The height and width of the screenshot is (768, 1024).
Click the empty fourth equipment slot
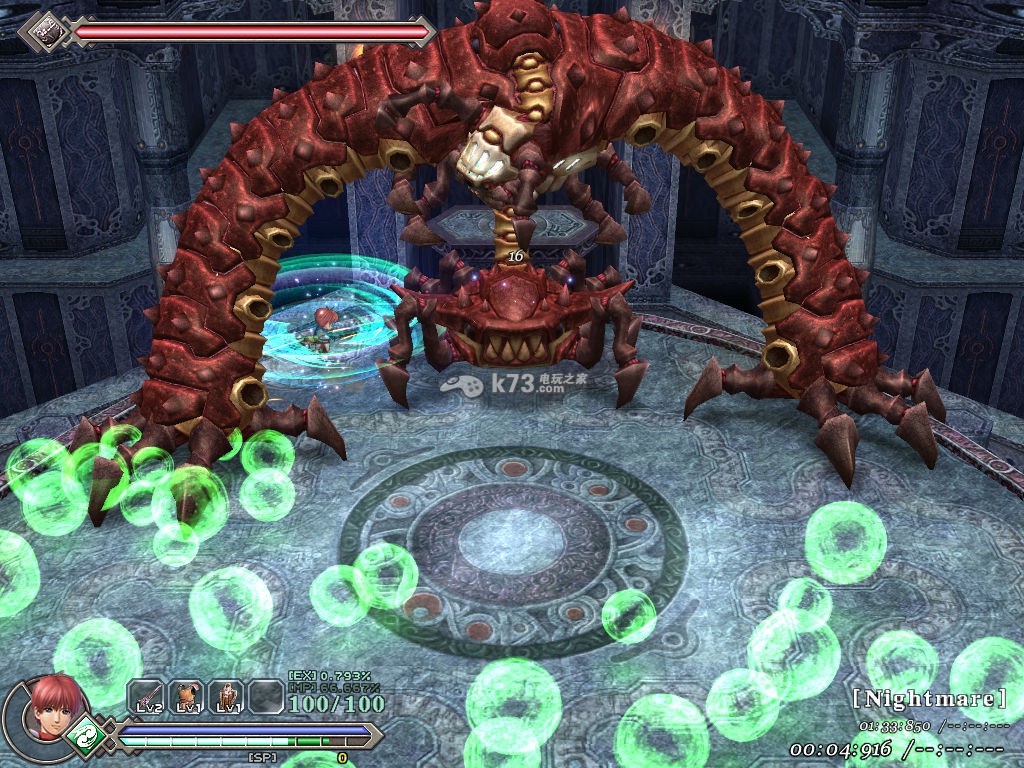(266, 697)
